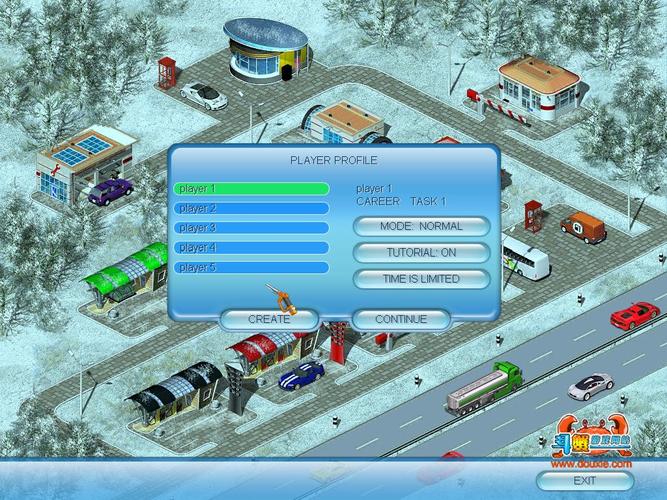The height and width of the screenshot is (500, 667).
Task: Exit the game
Action: click(585, 481)
